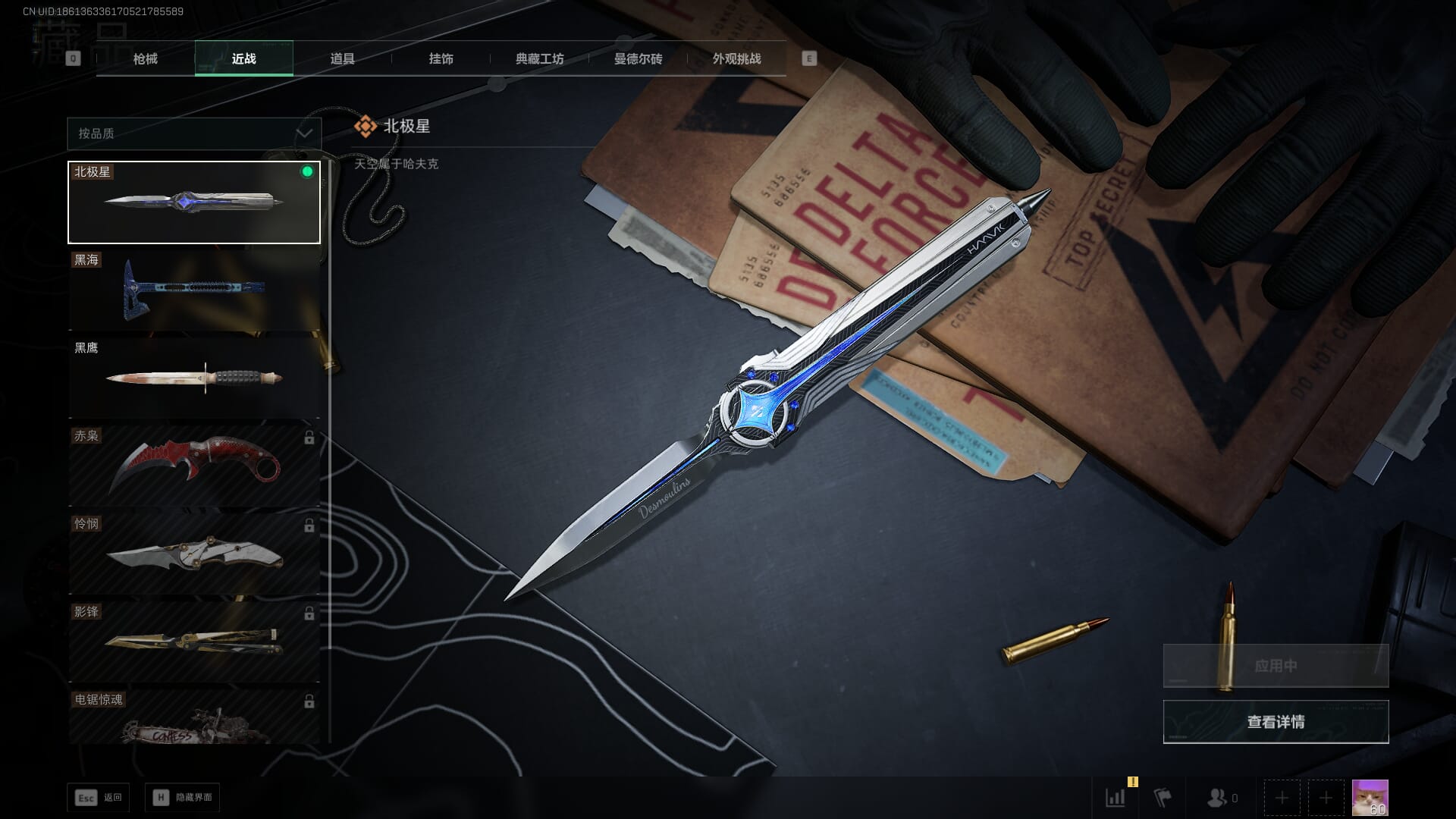This screenshot has height=819, width=1456.
Task: Click the 返回 back button
Action: 99,798
